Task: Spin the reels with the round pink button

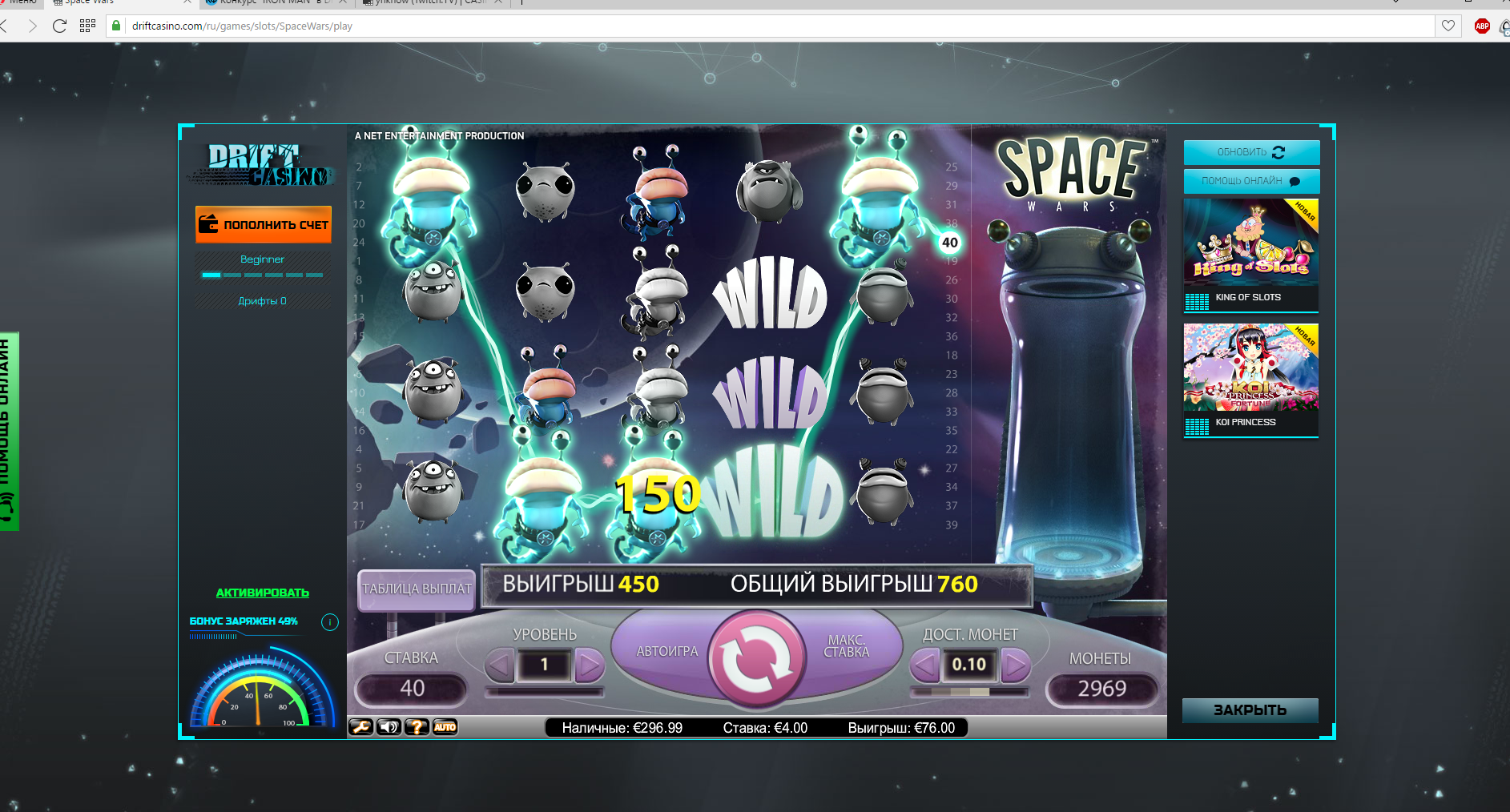Action: click(755, 660)
